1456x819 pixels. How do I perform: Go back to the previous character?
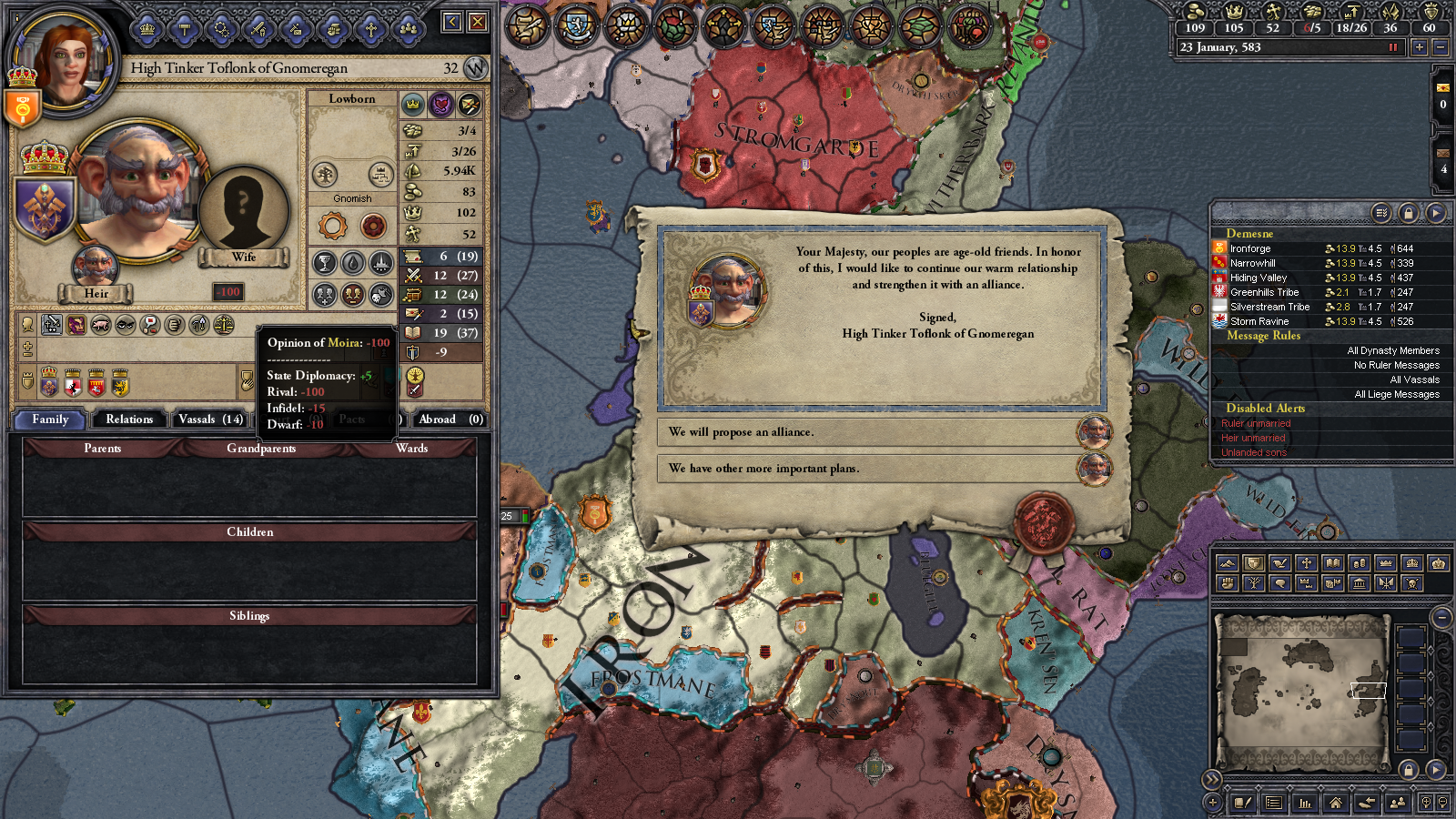pyautogui.click(x=452, y=22)
